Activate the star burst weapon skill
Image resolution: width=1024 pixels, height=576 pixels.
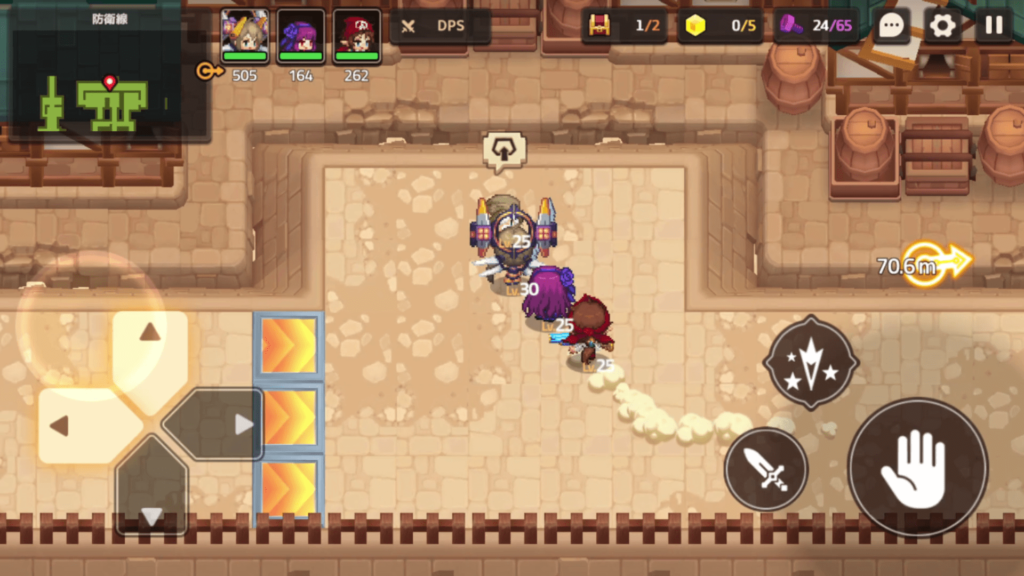[810, 362]
